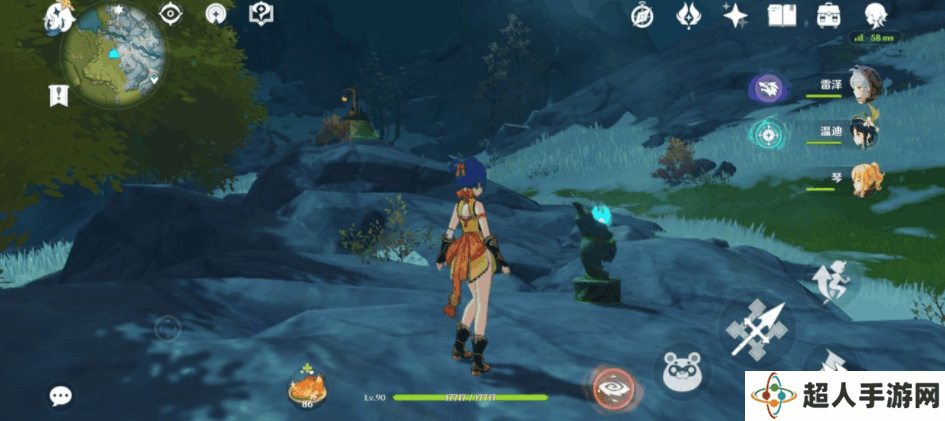Switch to party member 雷泽
The width and height of the screenshot is (945, 421).
coord(862,85)
